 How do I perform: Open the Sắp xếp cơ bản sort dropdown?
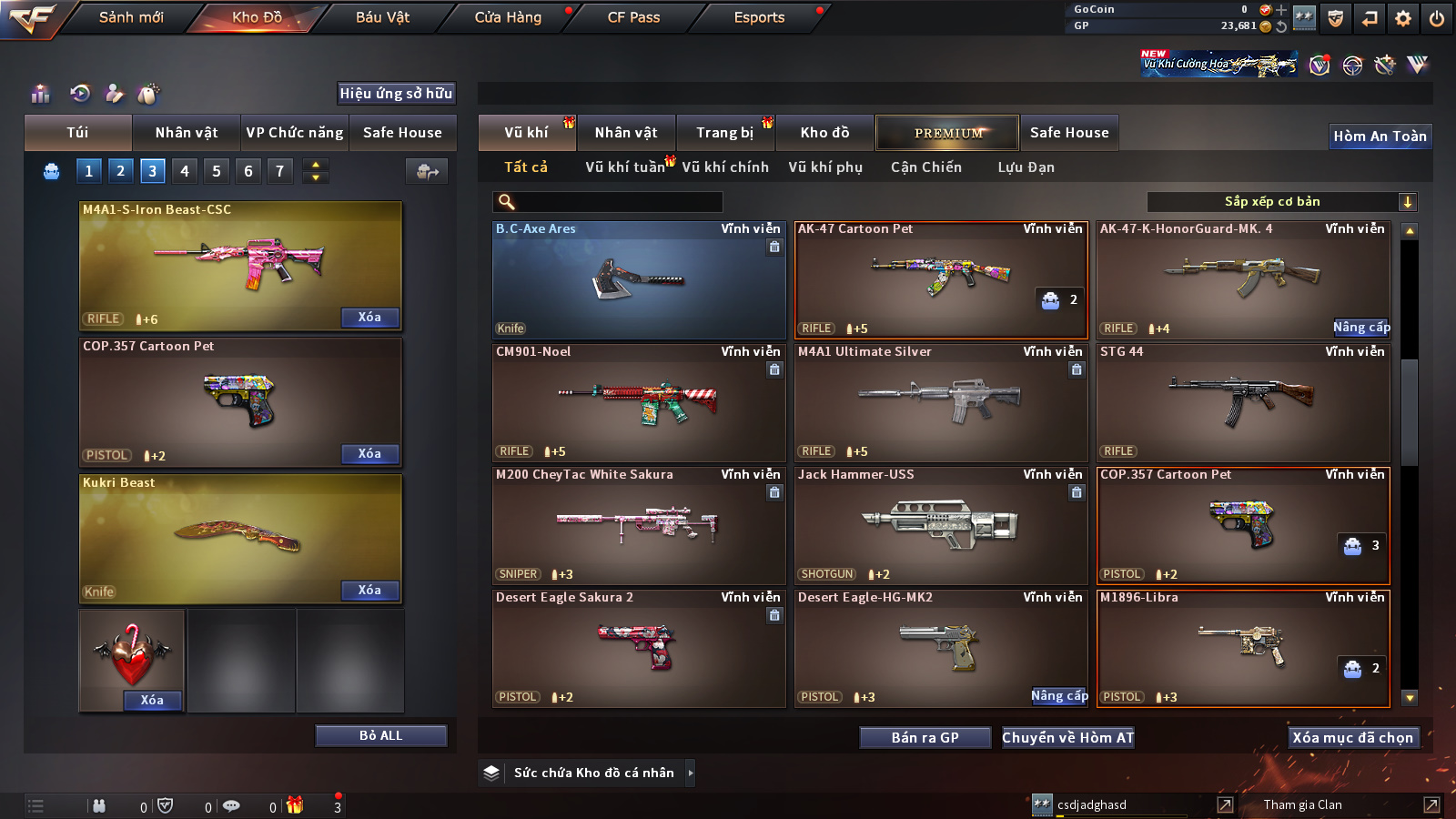pyautogui.click(x=1281, y=202)
